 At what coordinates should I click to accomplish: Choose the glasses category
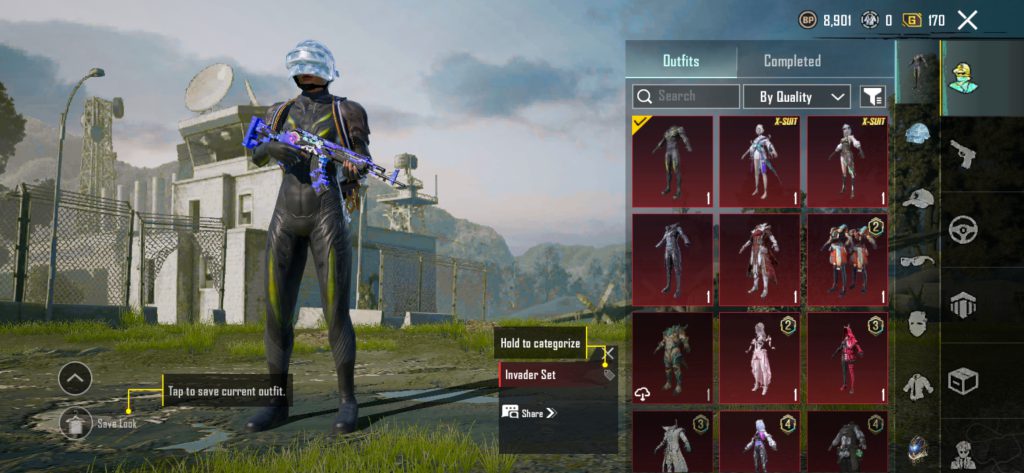pos(917,261)
